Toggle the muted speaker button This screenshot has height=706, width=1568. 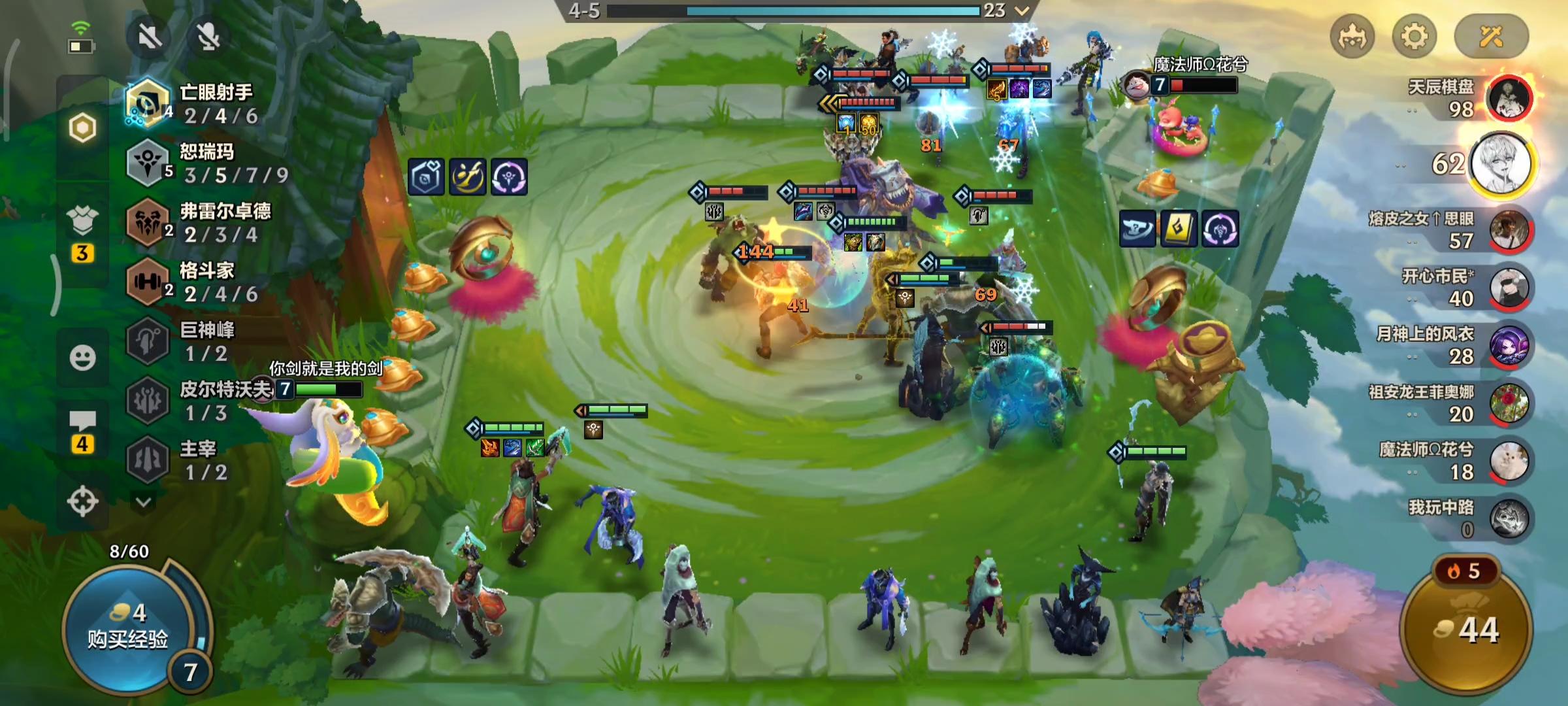pyautogui.click(x=150, y=37)
